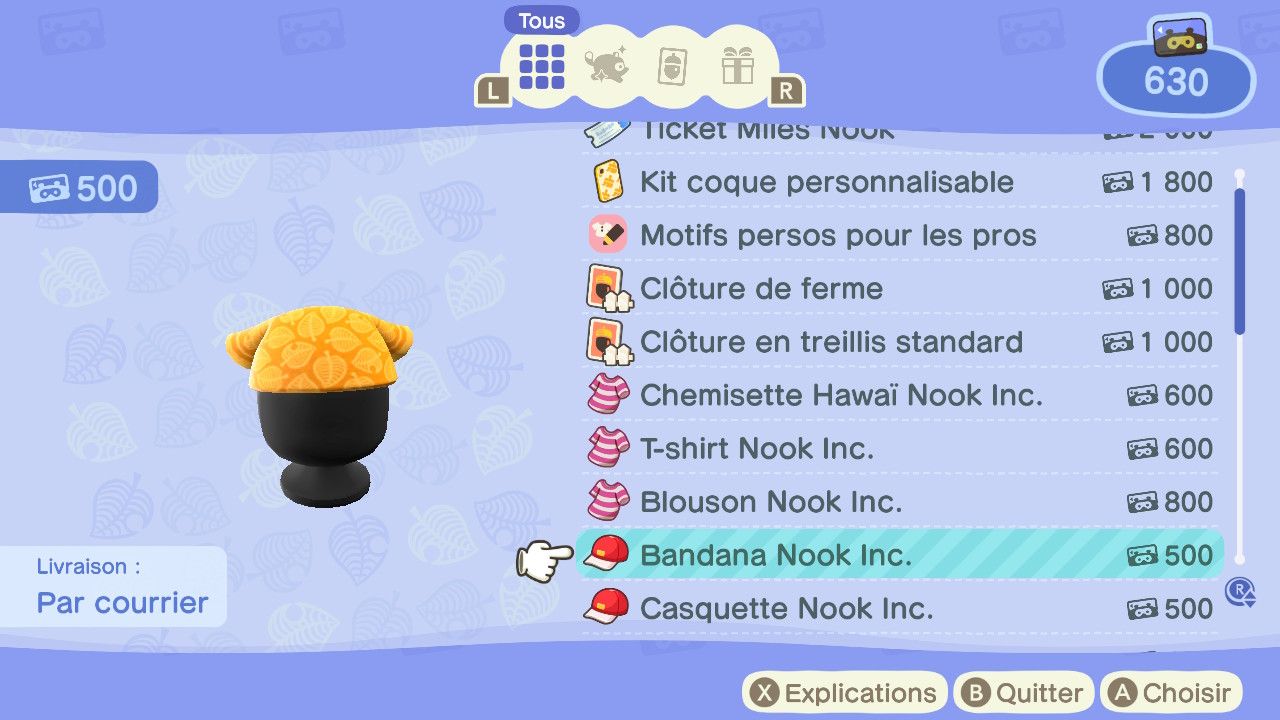This screenshot has height=720, width=1280.
Task: Select the special goods gift icon
Action: [738, 64]
